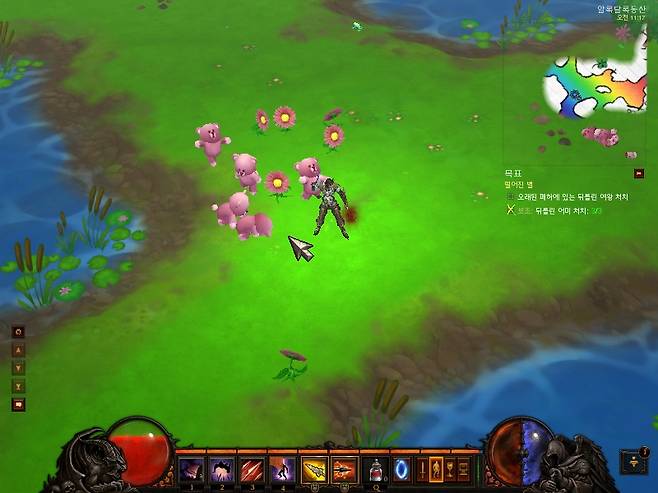Activate the lightning figure skill in slot 4
This screenshot has height=493, width=658.
click(282, 469)
